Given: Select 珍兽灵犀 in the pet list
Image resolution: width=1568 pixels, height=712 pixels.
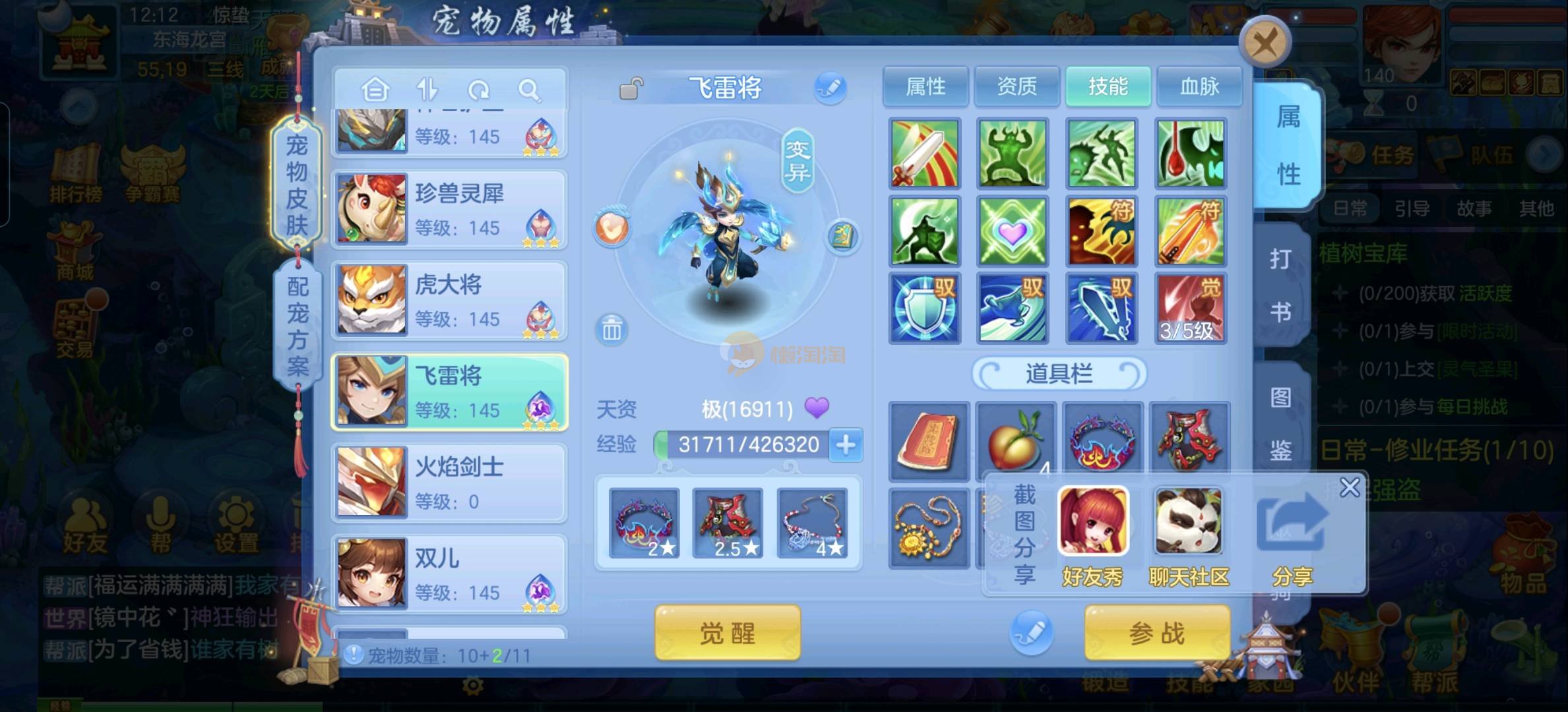Looking at the screenshot, I should [449, 209].
